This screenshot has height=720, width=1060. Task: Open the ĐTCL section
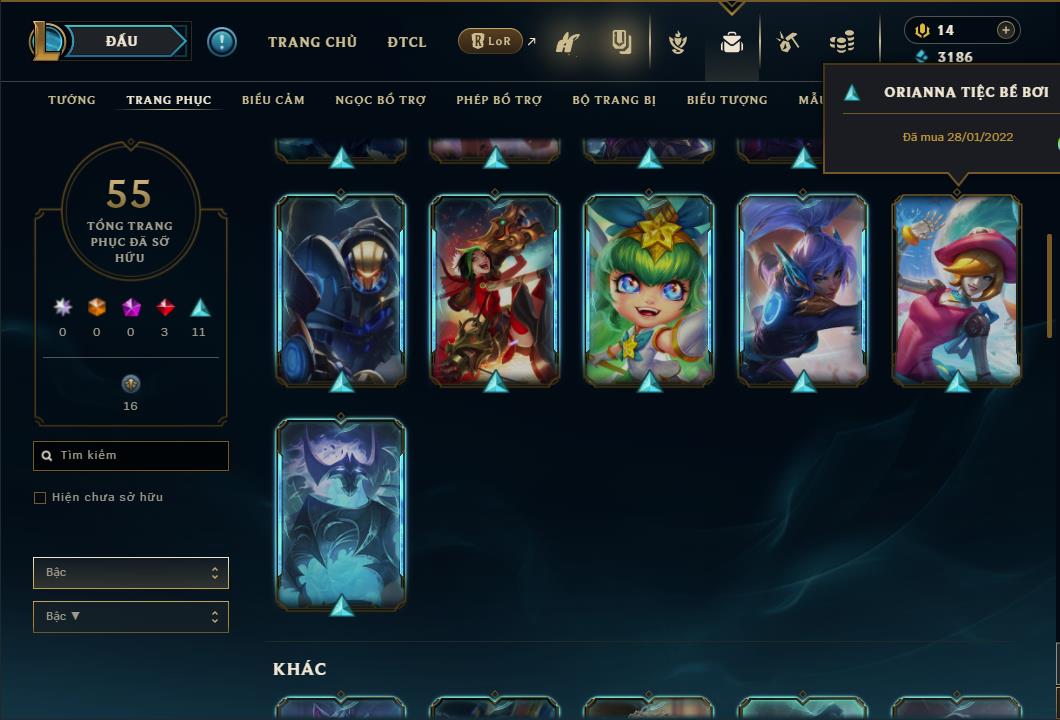(407, 42)
